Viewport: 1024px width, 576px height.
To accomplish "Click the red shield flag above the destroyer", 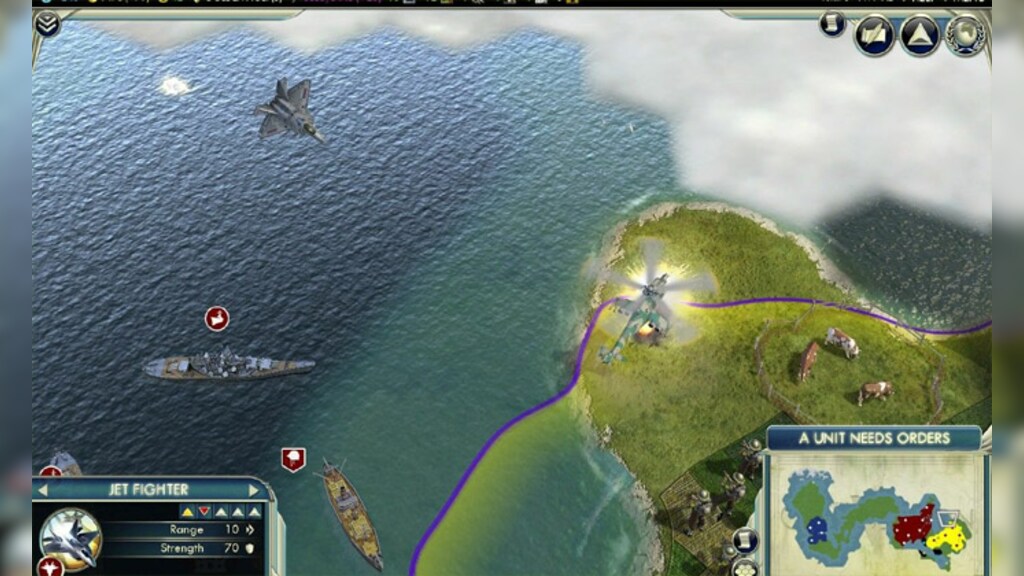I will [293, 459].
